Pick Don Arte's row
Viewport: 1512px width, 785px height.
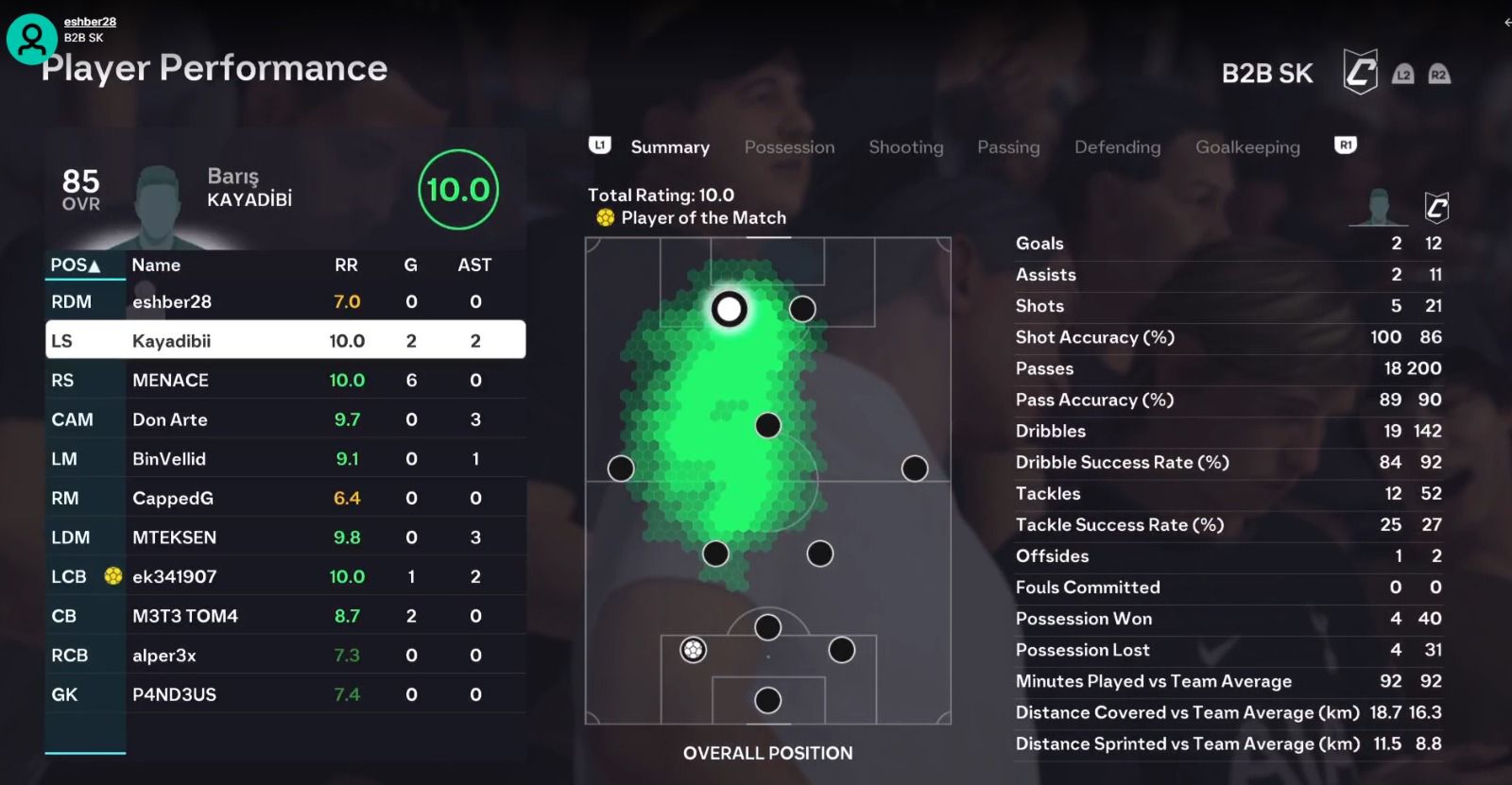[x=285, y=419]
